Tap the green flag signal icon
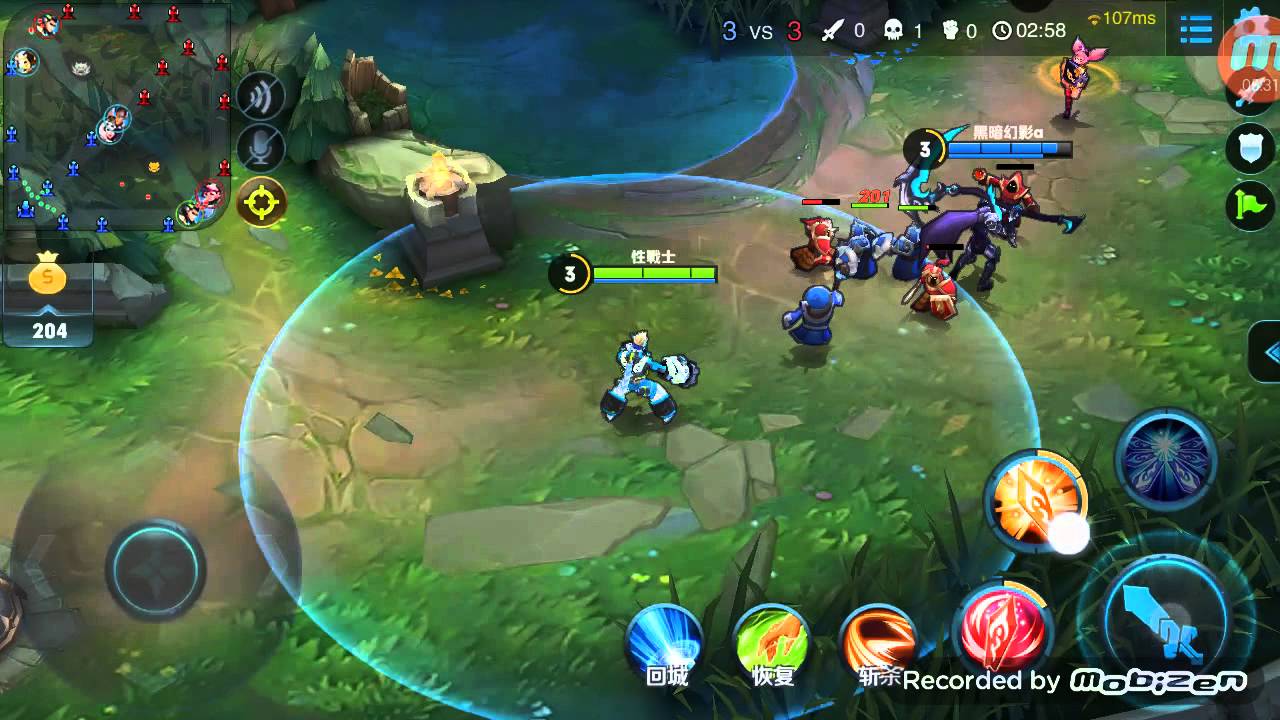The width and height of the screenshot is (1280, 720). [x=1250, y=207]
